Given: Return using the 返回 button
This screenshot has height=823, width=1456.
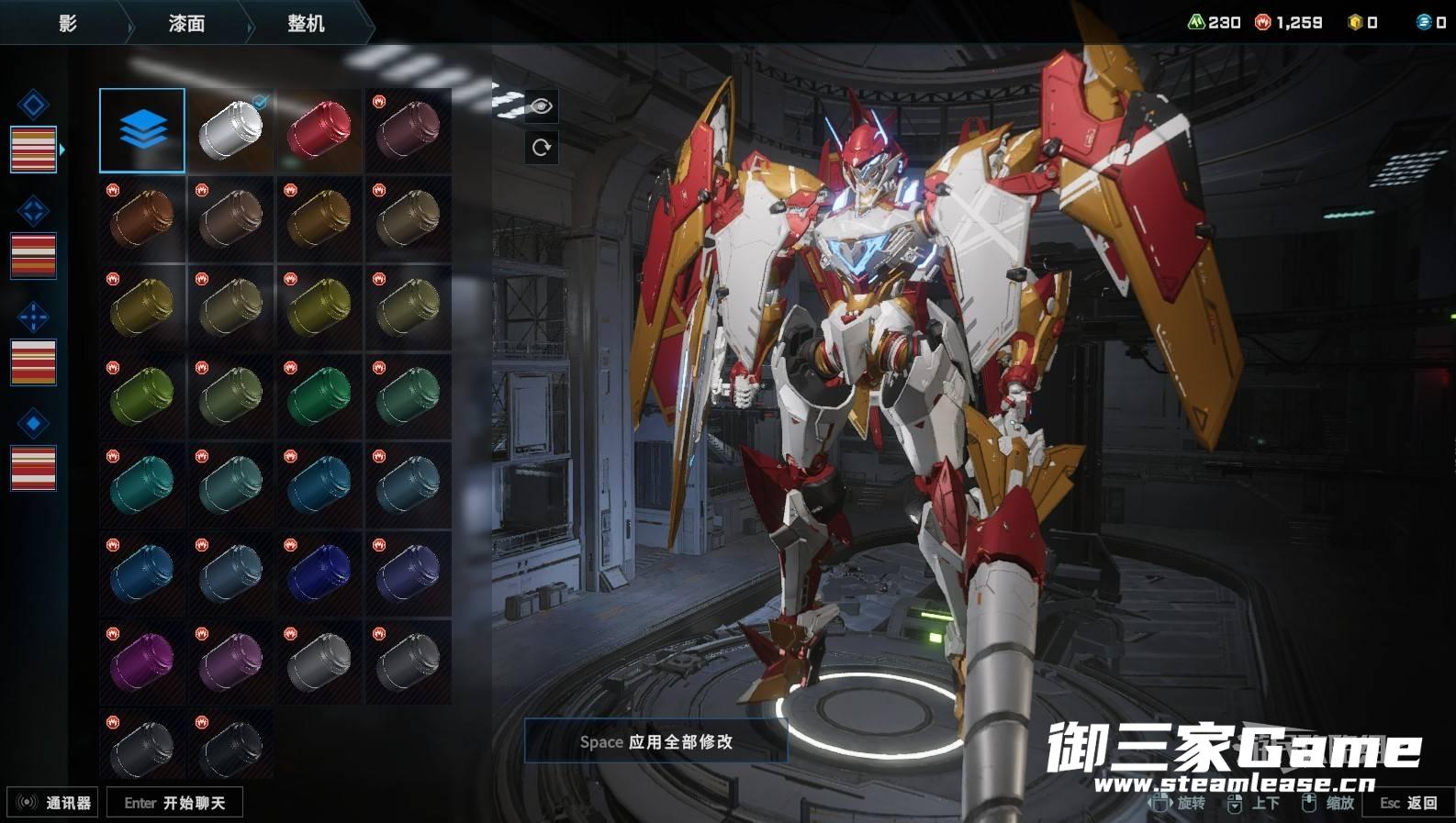Looking at the screenshot, I should pyautogui.click(x=1408, y=803).
